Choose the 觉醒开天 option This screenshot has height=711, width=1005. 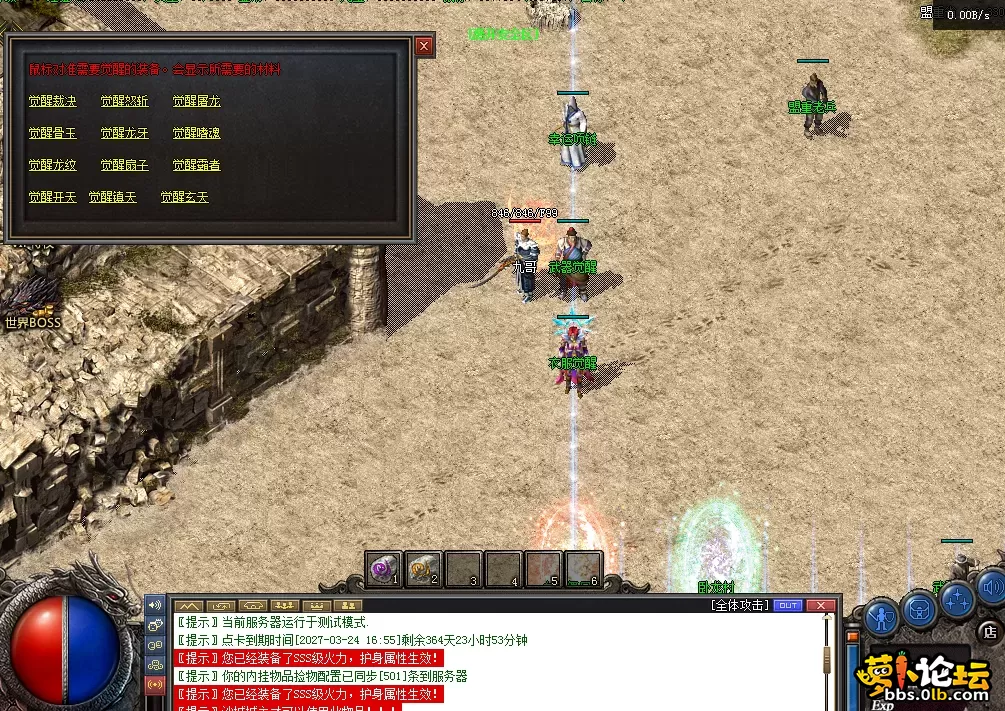click(52, 197)
